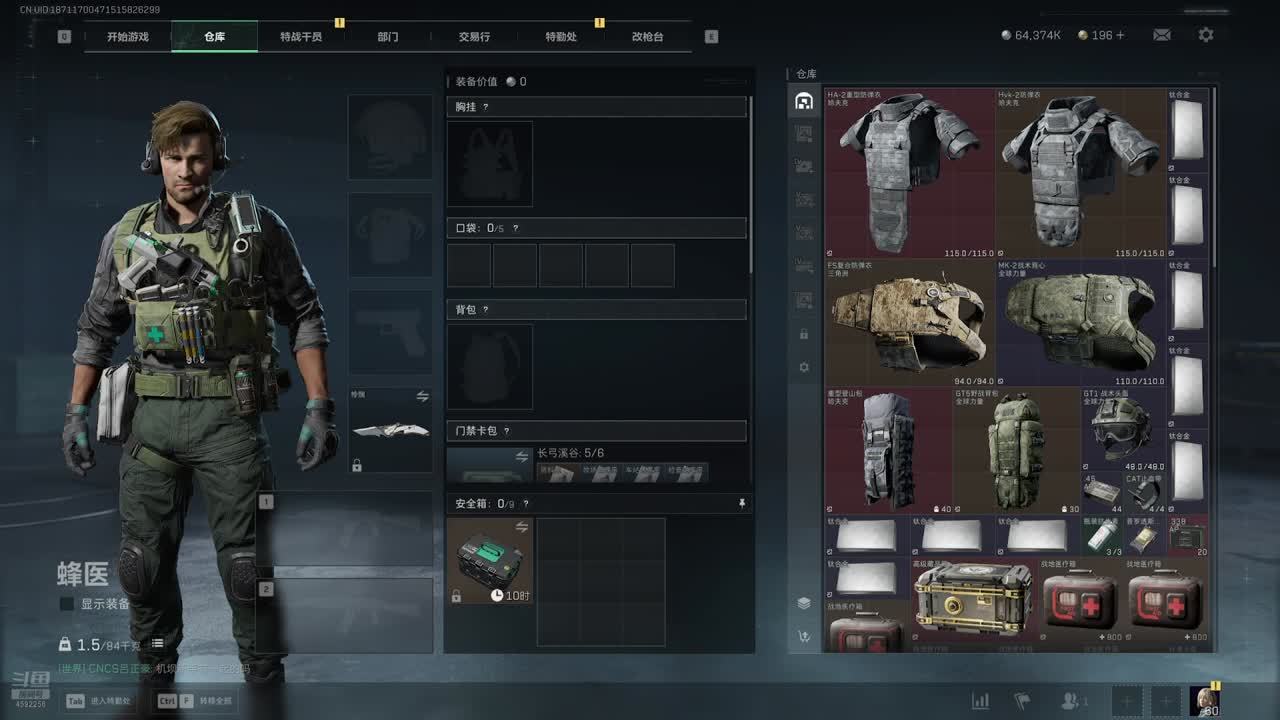The image size is (1280, 720).
Task: Select the GT5 field backpack
Action: (1016, 450)
